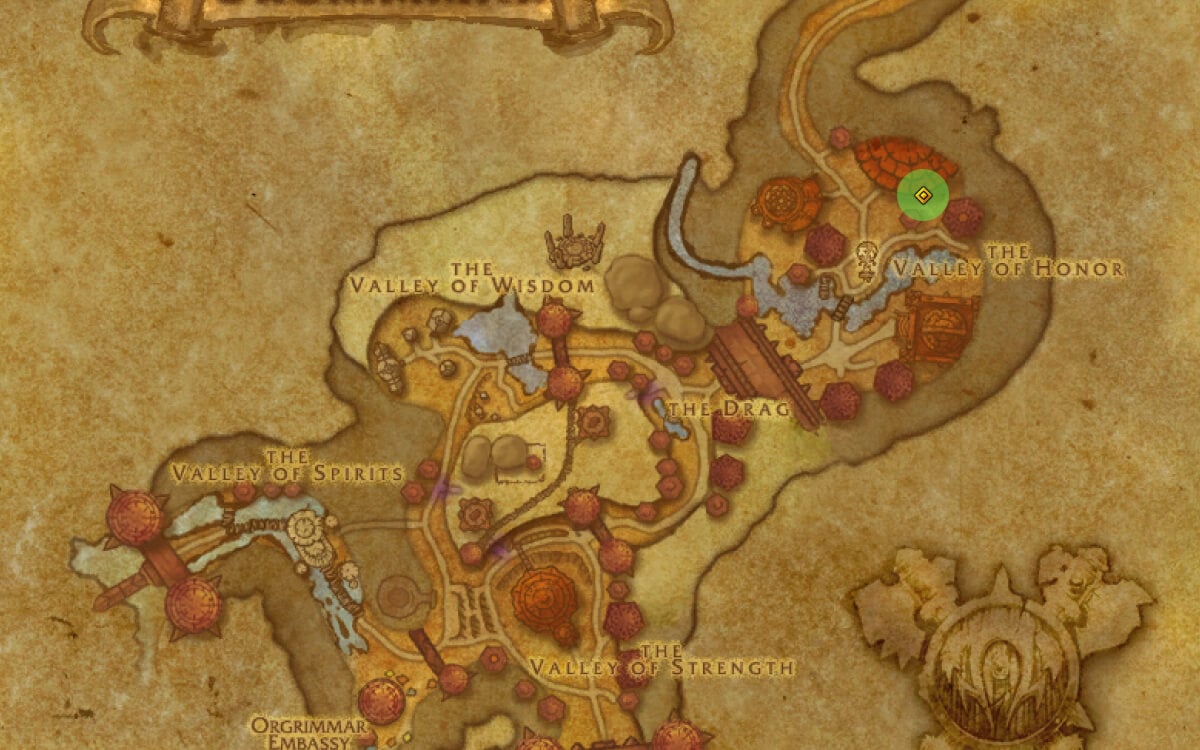Viewport: 1200px width, 750px height.
Task: Select the yellow diamond marker in Valley of Honor
Action: click(x=923, y=196)
